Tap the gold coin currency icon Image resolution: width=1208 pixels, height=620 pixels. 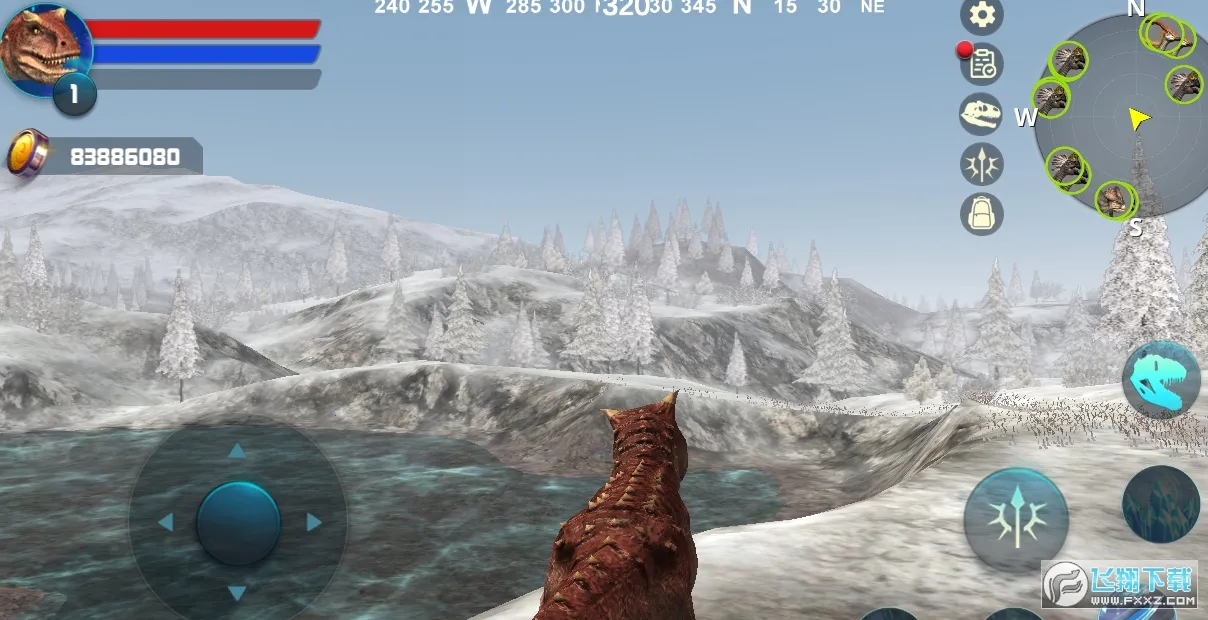[27, 154]
